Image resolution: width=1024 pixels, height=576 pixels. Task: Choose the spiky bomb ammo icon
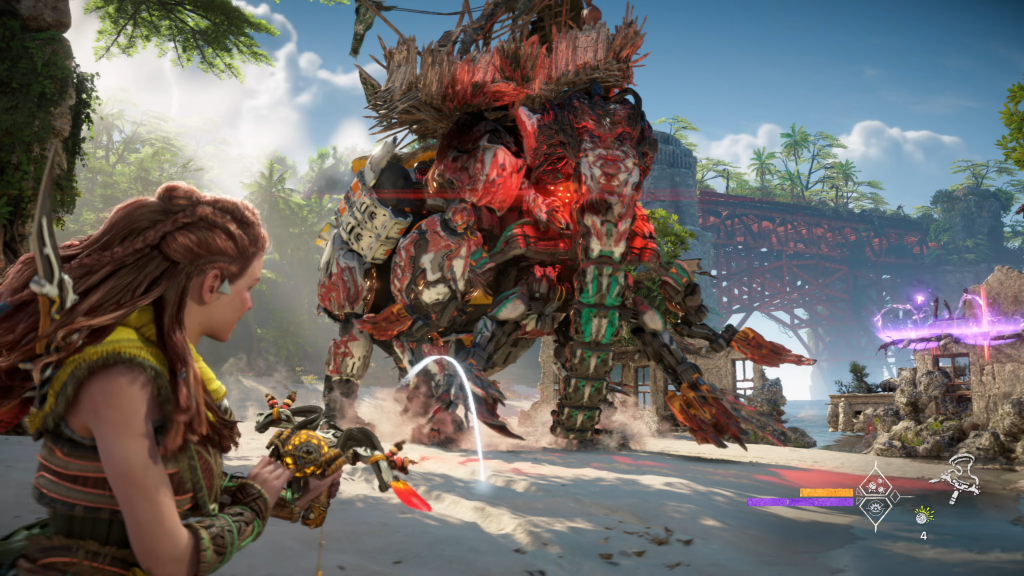924,515
